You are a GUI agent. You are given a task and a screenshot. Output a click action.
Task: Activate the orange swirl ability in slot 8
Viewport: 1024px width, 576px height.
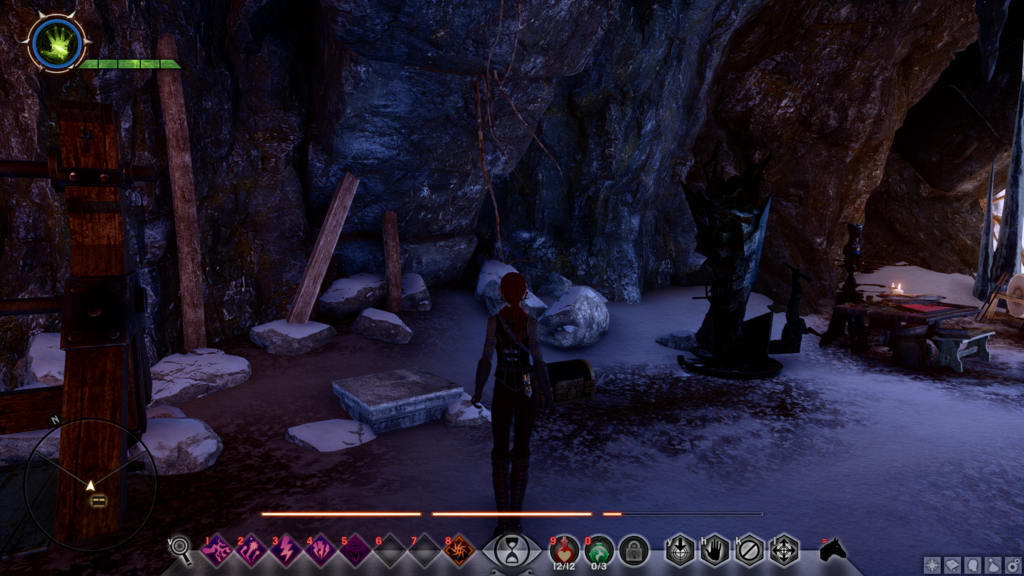[459, 549]
